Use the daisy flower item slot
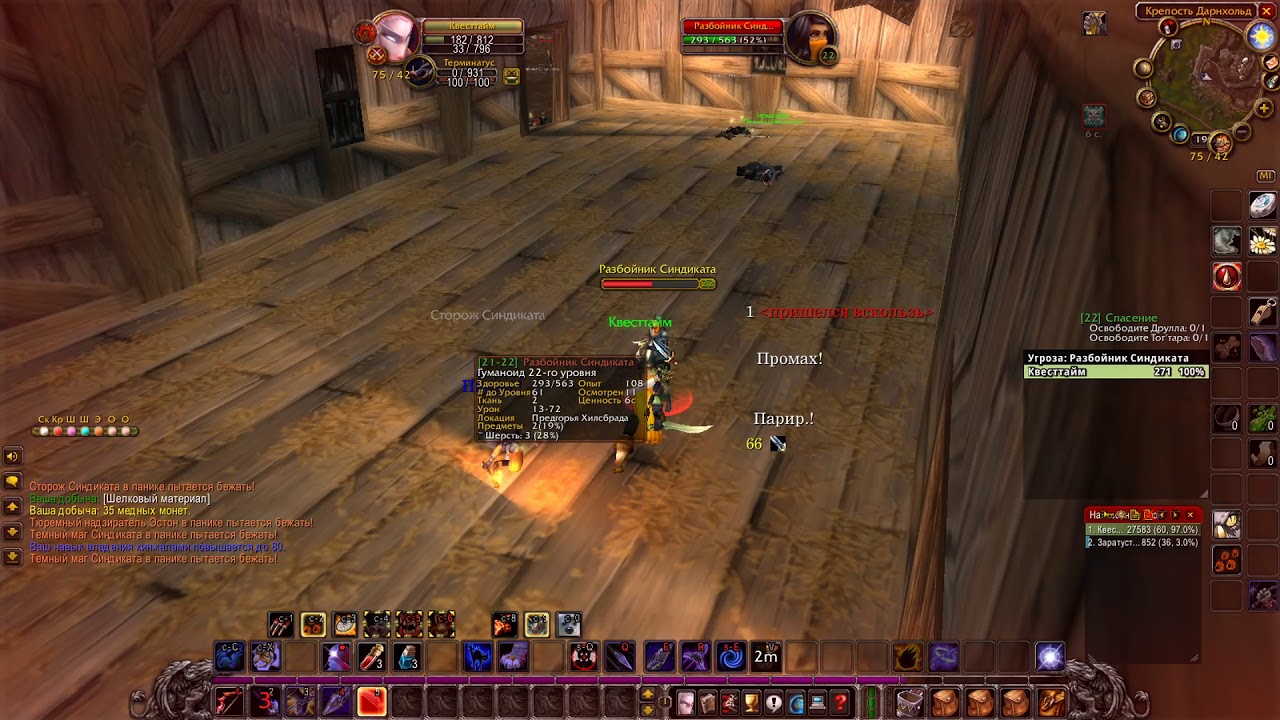Screen dimensions: 1280x720 point(1262,241)
